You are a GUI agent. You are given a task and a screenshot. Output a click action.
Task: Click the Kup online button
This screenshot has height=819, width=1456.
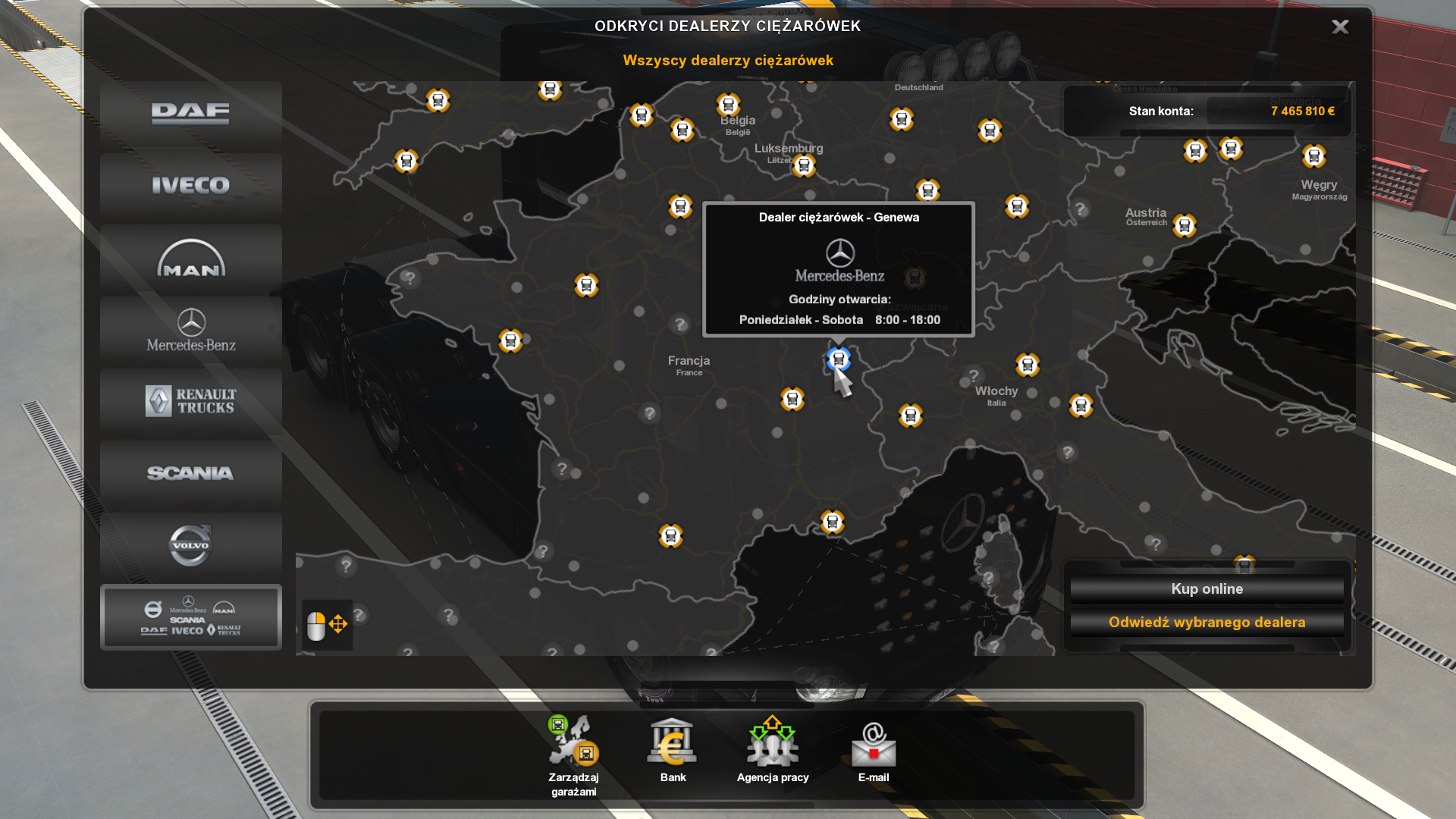1207,589
